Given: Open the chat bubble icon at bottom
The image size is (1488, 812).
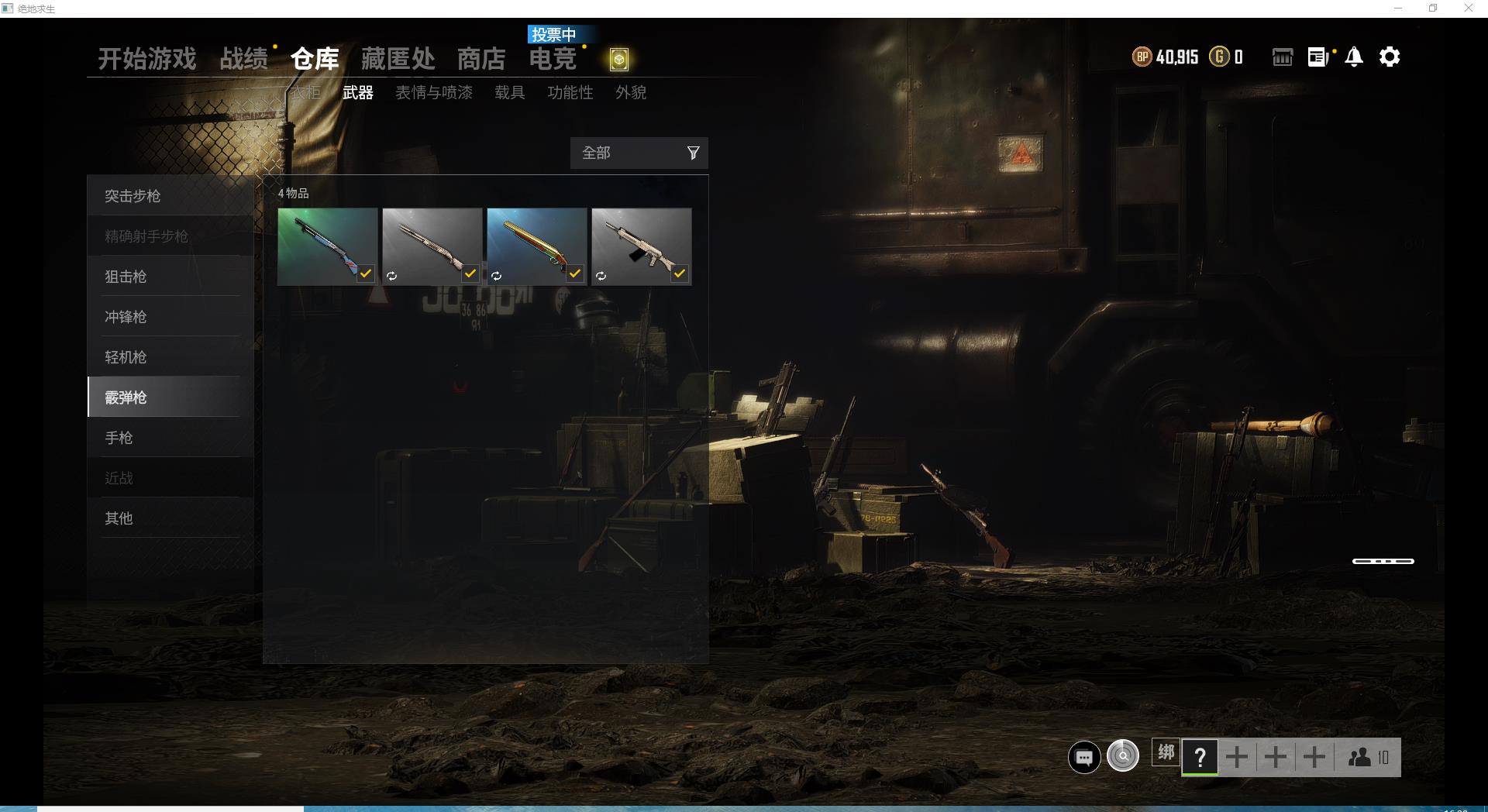Looking at the screenshot, I should tap(1083, 757).
